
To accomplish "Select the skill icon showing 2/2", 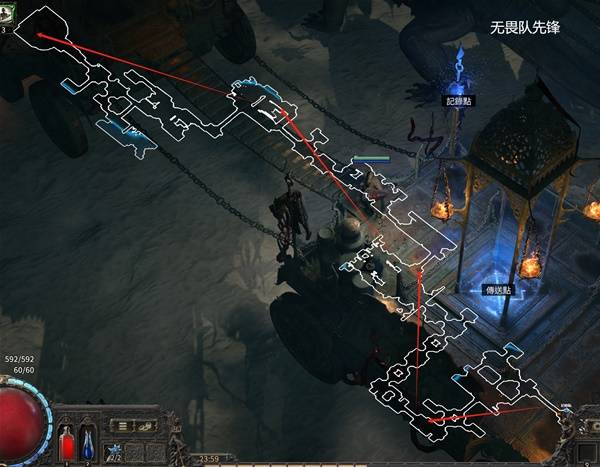I will [x=115, y=452].
